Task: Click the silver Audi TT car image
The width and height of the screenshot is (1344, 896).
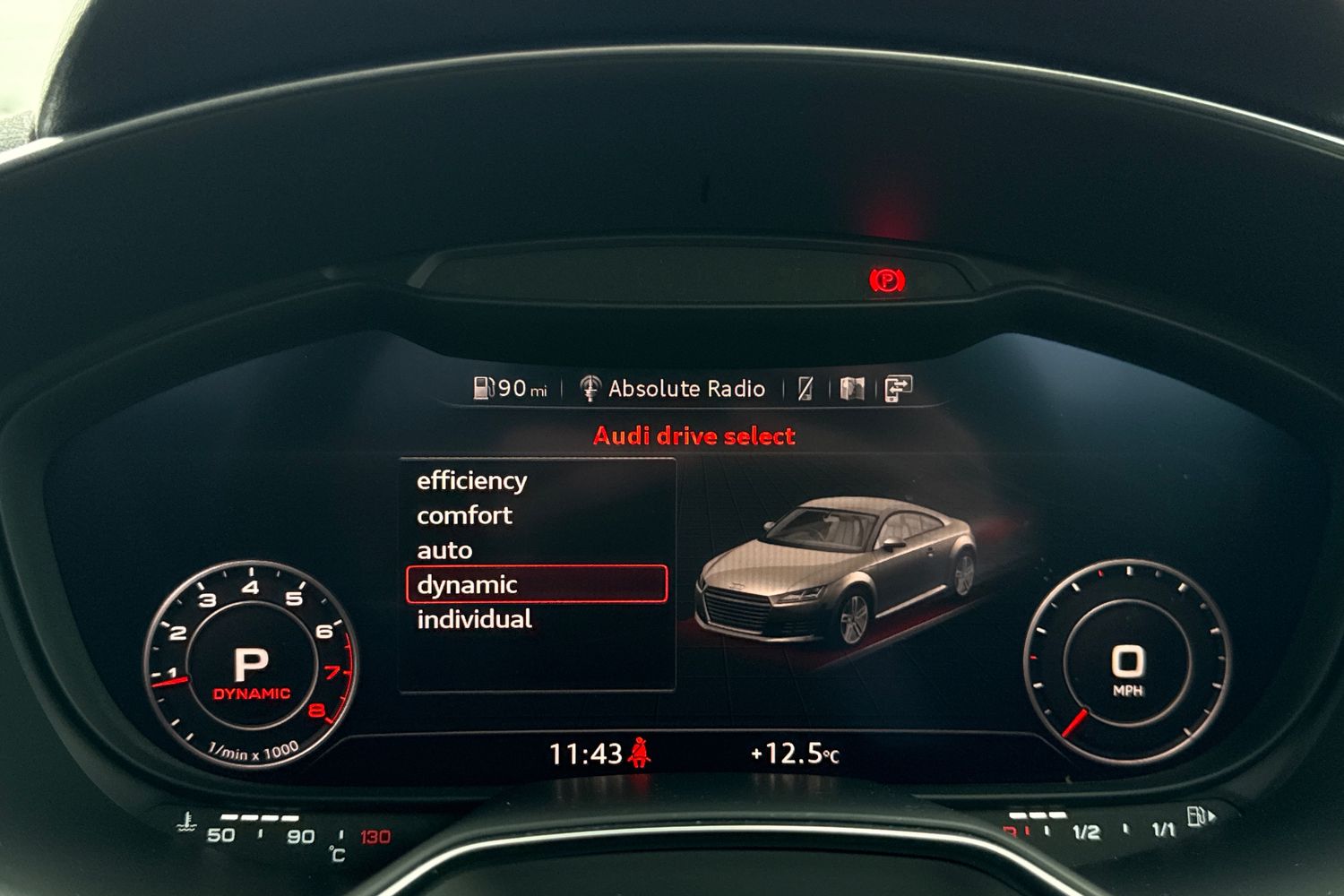Action: (842, 573)
